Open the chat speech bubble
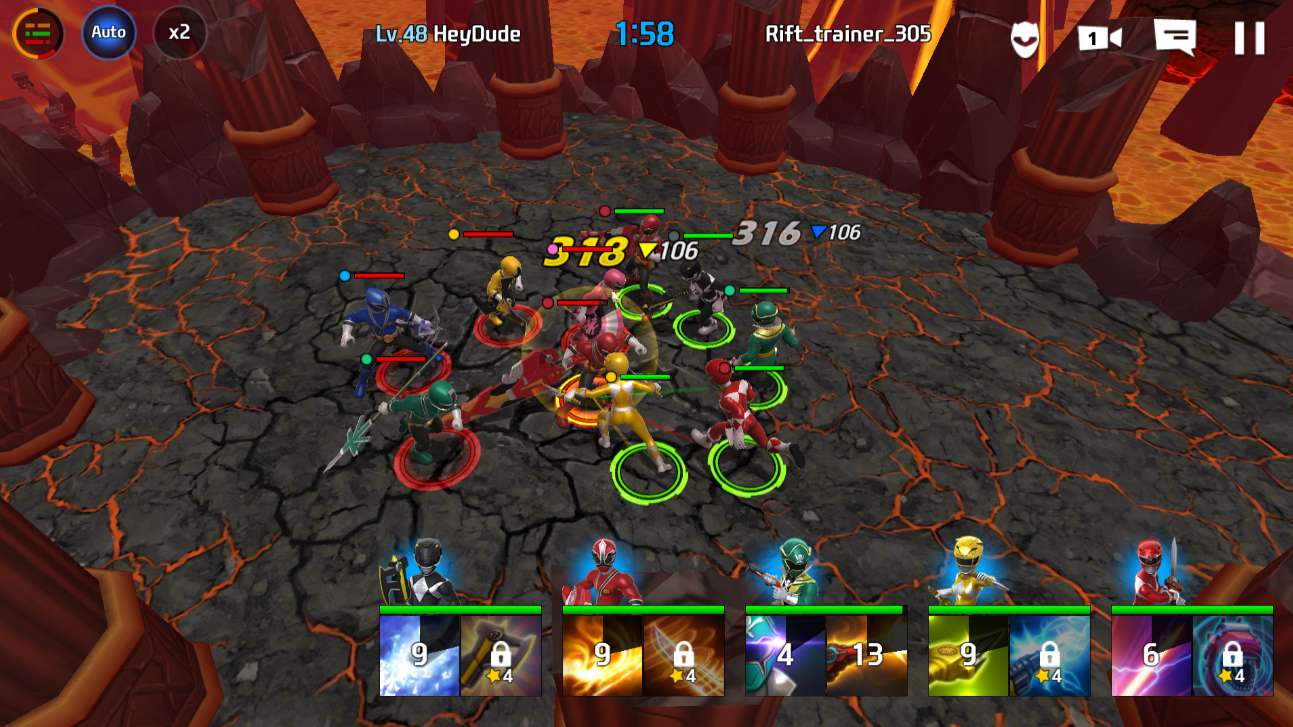 pyautogui.click(x=1174, y=36)
